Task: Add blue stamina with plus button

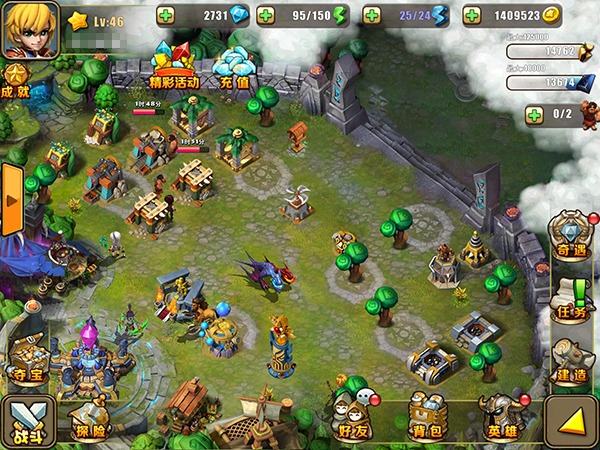Action: pyautogui.click(x=373, y=16)
